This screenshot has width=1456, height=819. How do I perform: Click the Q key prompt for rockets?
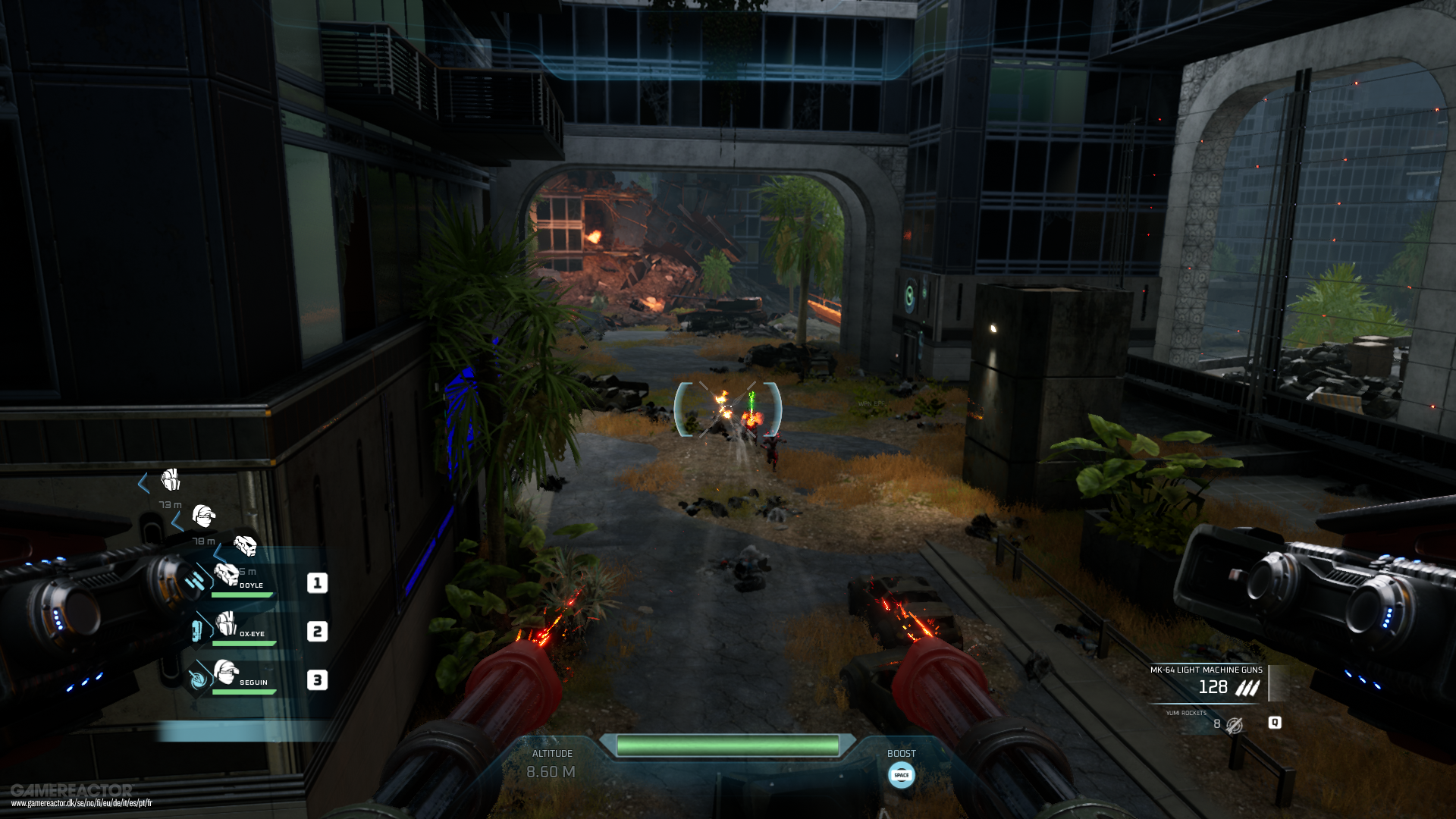pos(1275,724)
